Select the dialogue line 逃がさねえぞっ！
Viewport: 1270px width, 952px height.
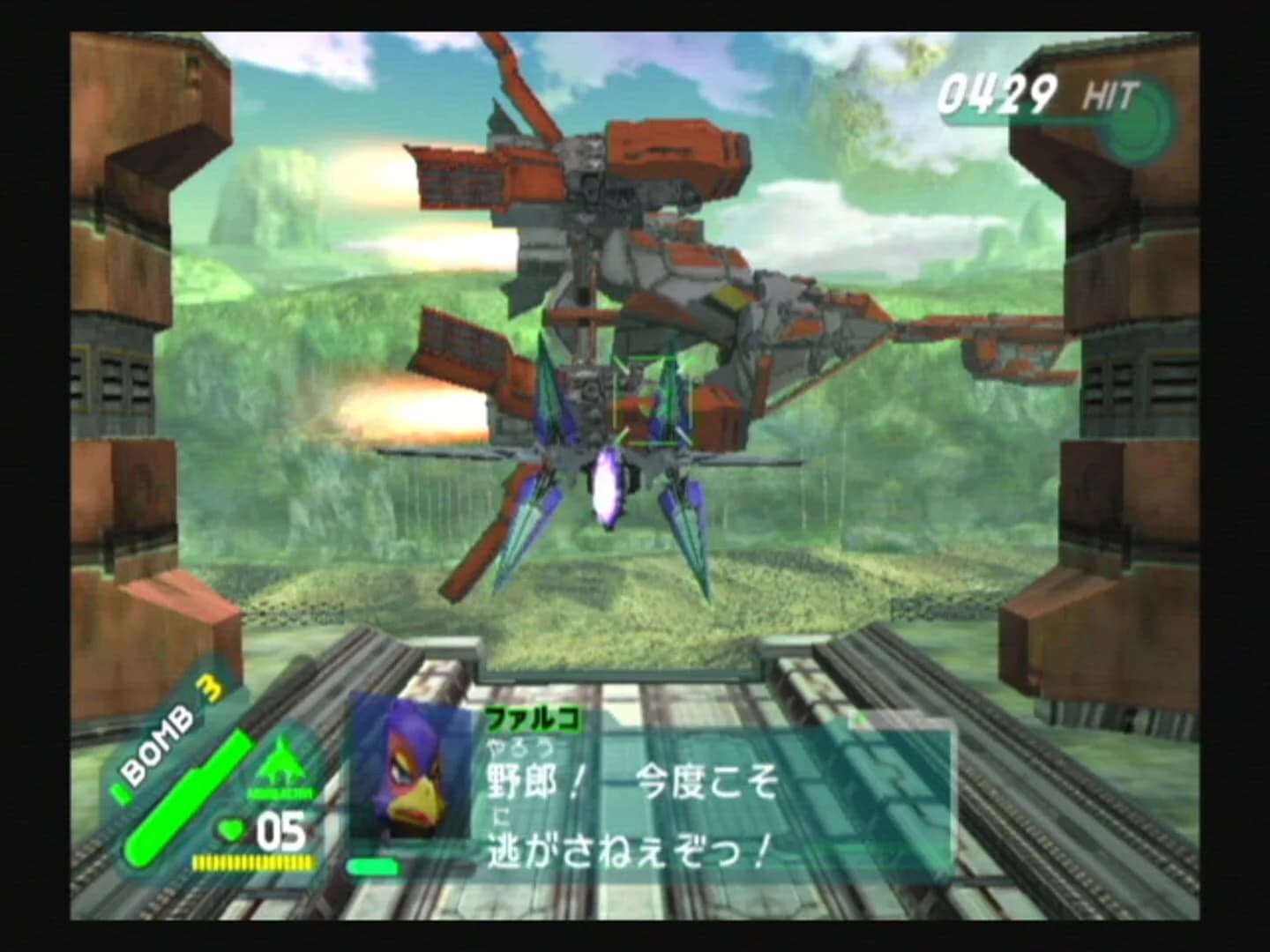pos(626,851)
